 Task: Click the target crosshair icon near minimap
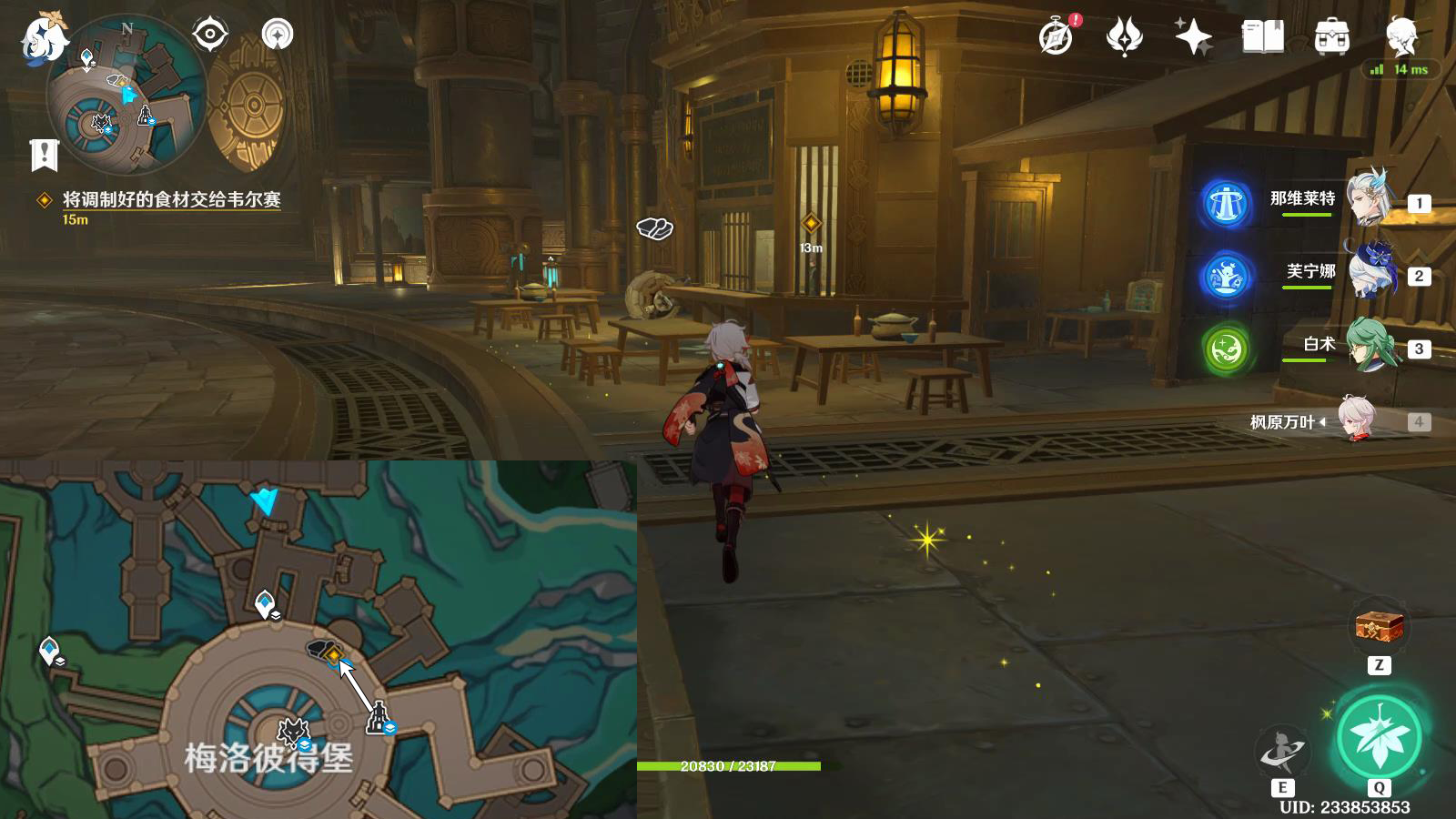click(x=210, y=35)
